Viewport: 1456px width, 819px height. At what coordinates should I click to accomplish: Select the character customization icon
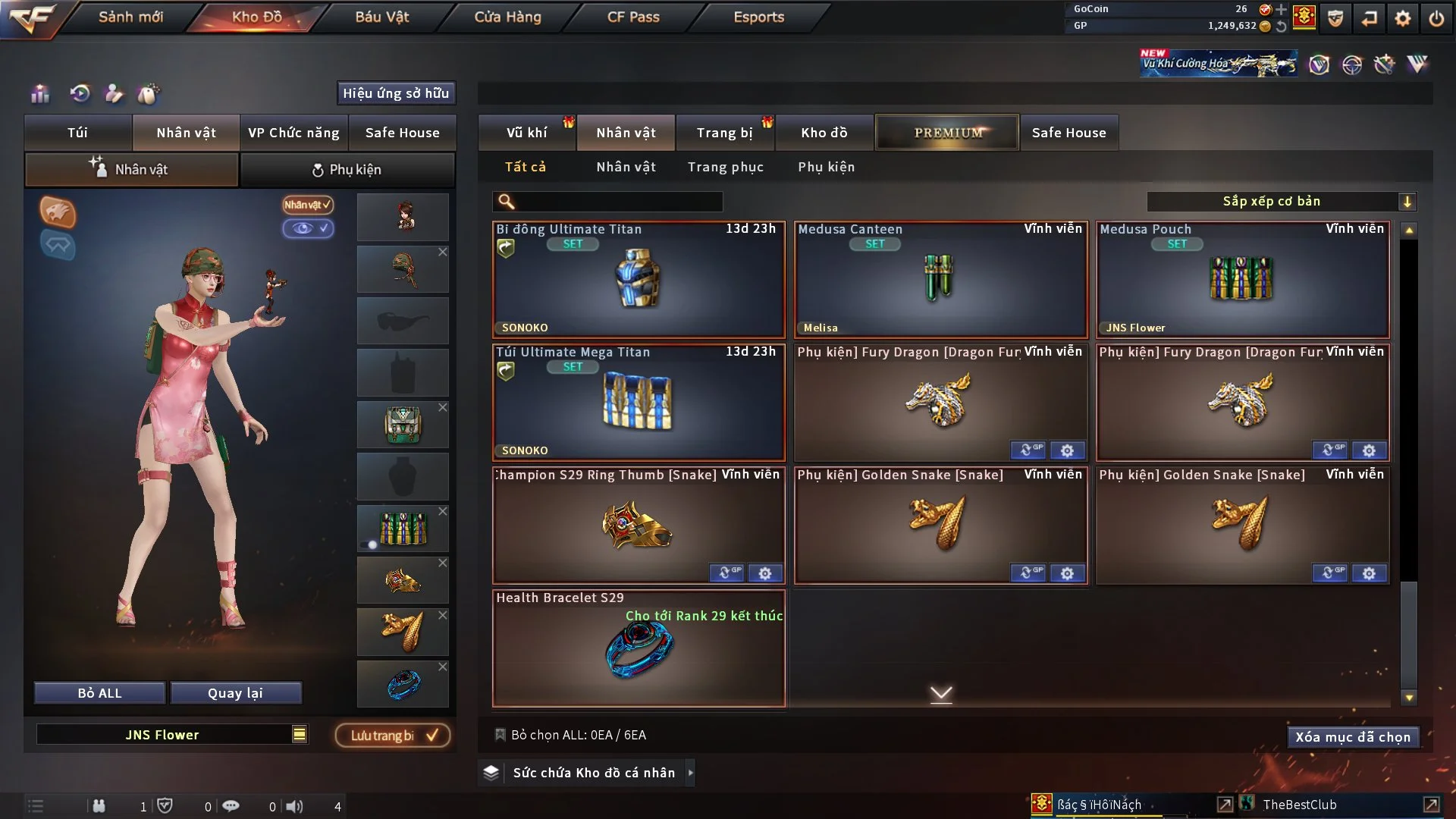coord(113,94)
